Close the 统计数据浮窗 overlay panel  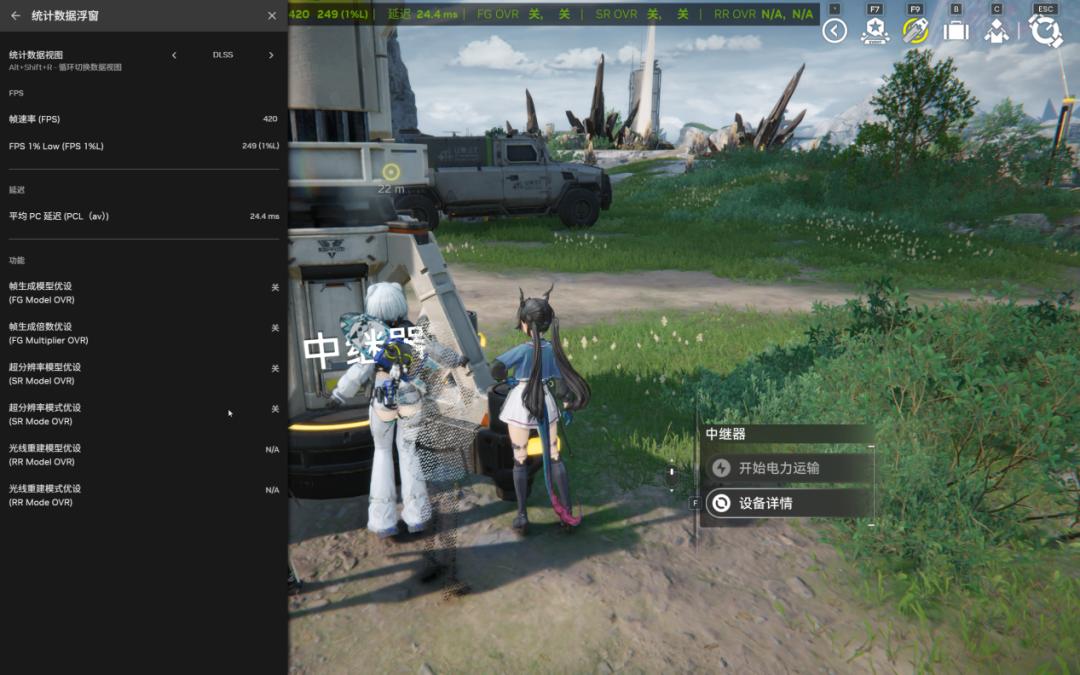[272, 16]
